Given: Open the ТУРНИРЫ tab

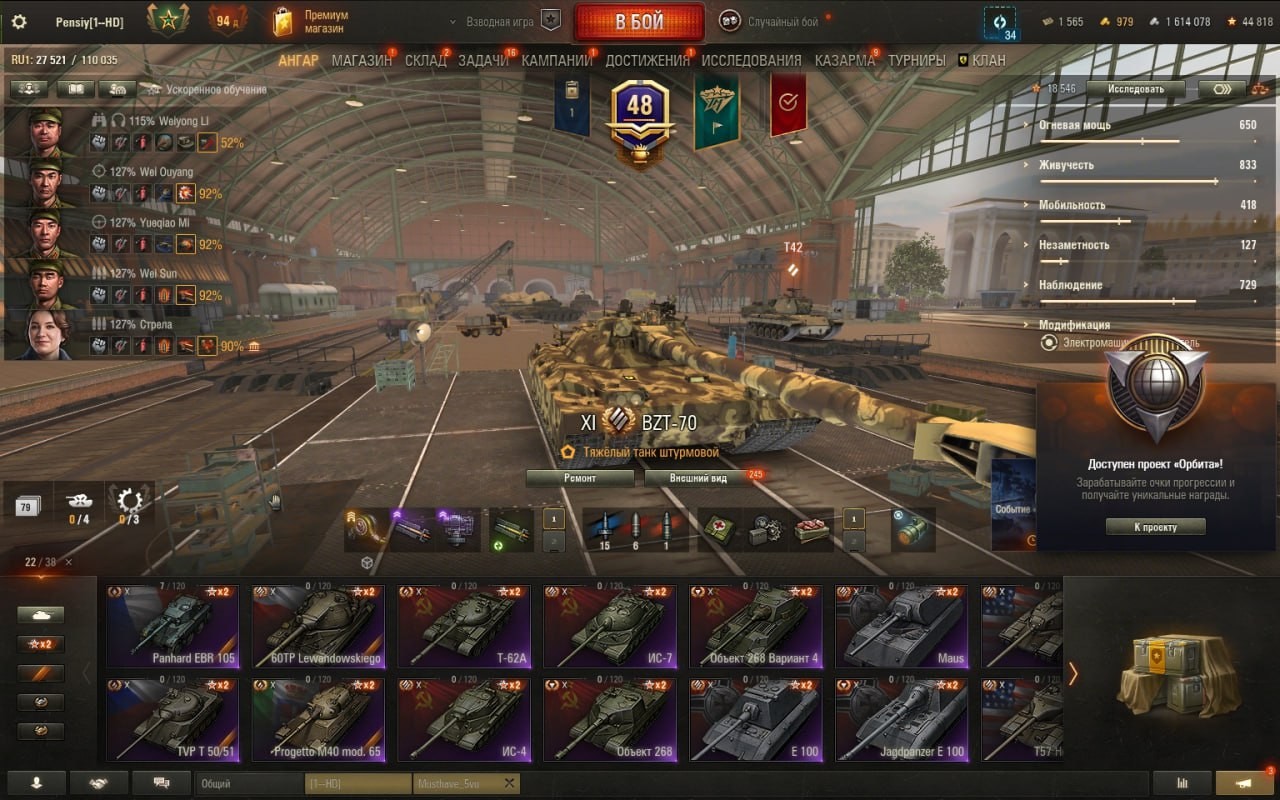Looking at the screenshot, I should [916, 60].
